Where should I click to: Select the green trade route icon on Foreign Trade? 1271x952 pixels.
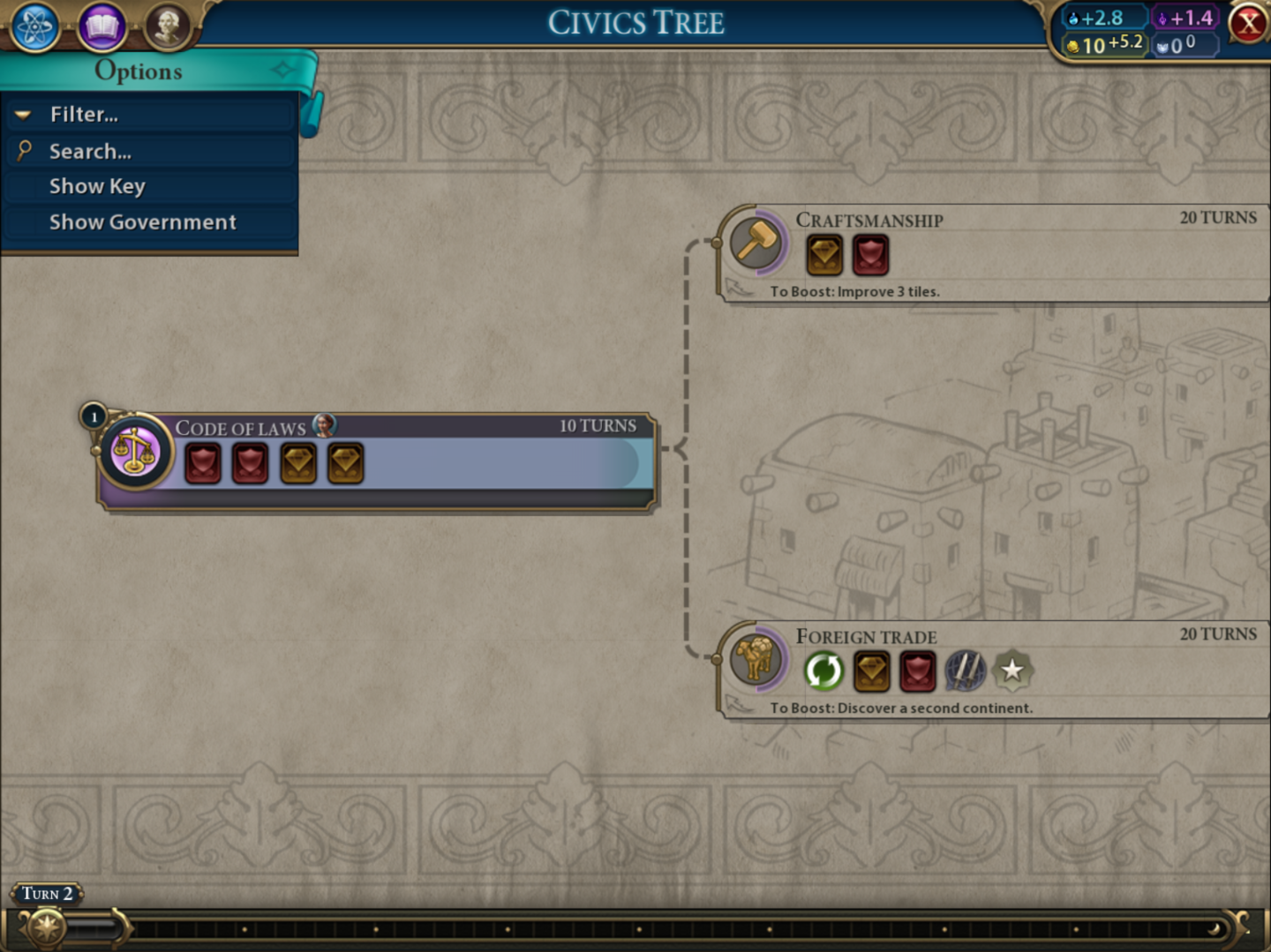[823, 671]
